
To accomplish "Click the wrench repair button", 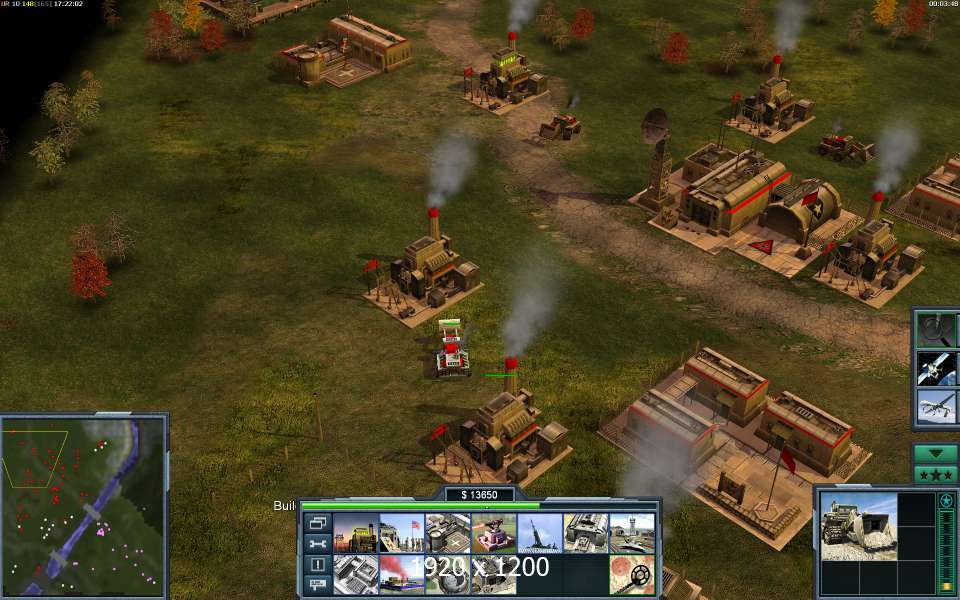I will [318, 544].
